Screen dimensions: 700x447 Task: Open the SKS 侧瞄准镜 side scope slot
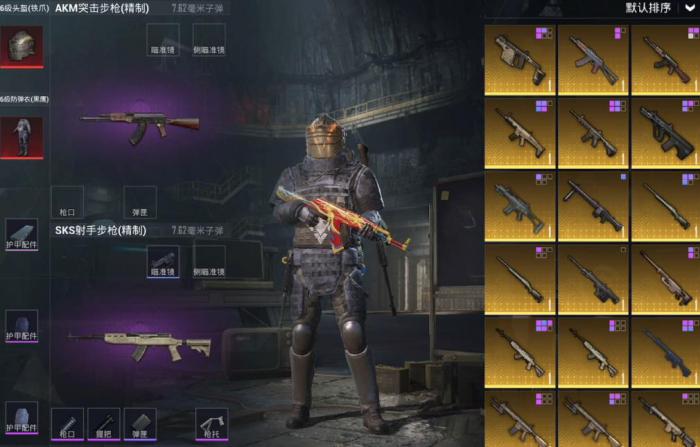209,261
